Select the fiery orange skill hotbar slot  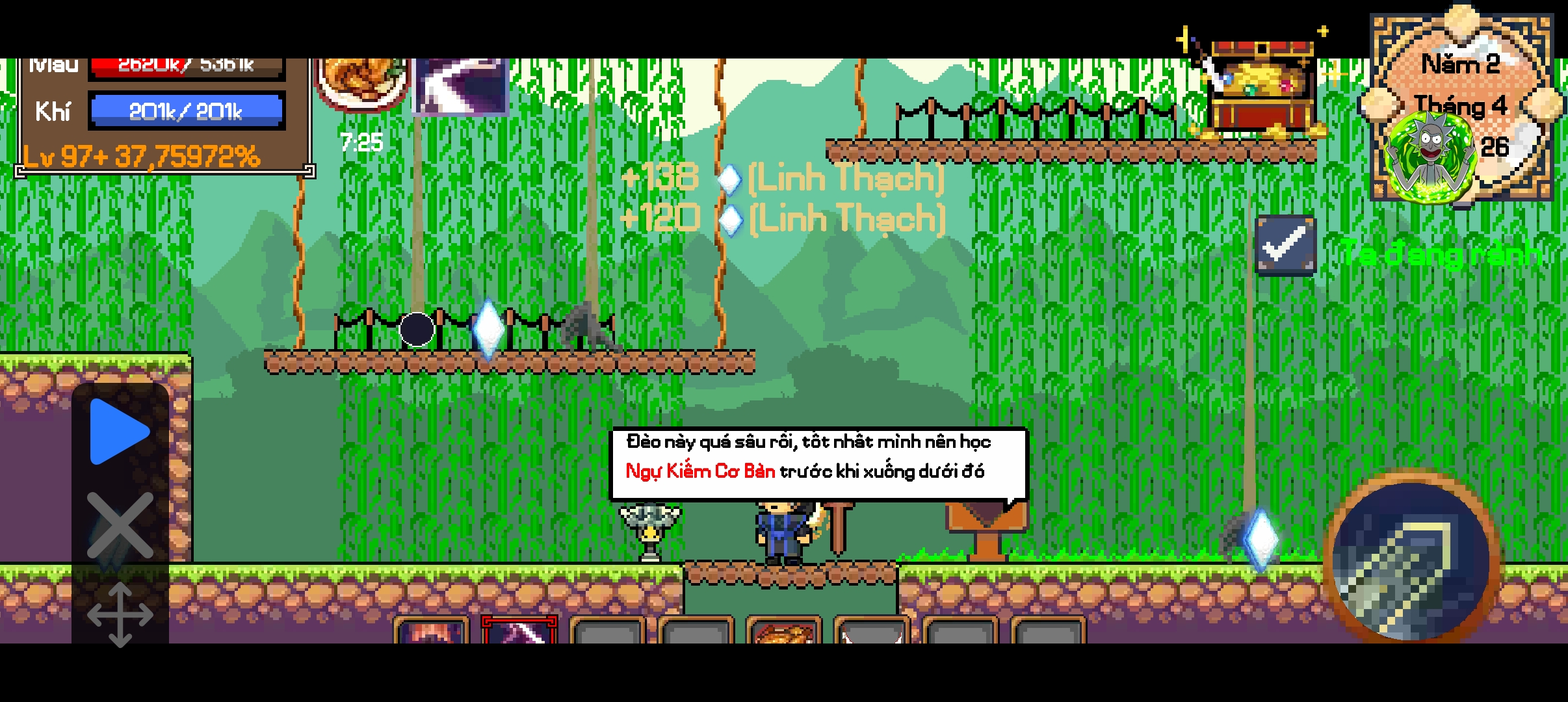click(431, 632)
